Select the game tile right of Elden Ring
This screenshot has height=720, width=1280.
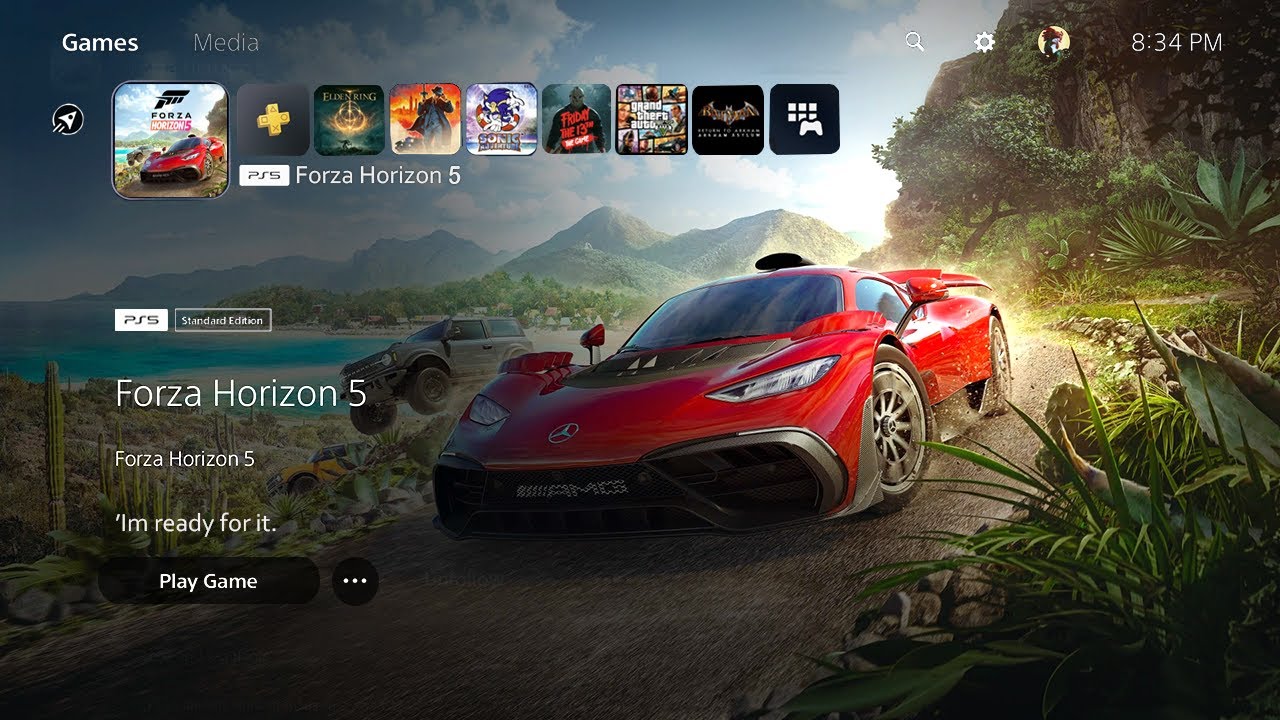[425, 118]
